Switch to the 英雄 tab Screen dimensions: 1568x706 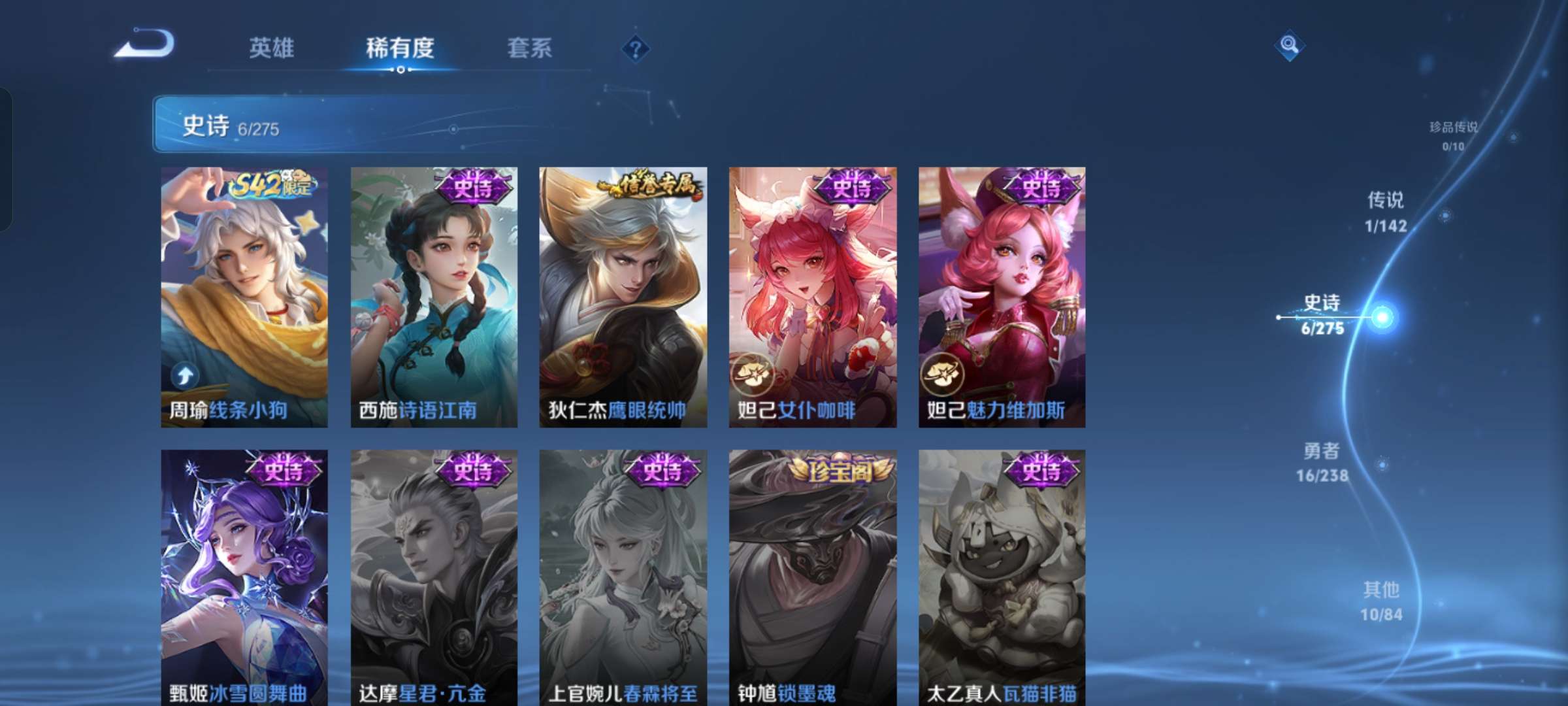tap(270, 47)
